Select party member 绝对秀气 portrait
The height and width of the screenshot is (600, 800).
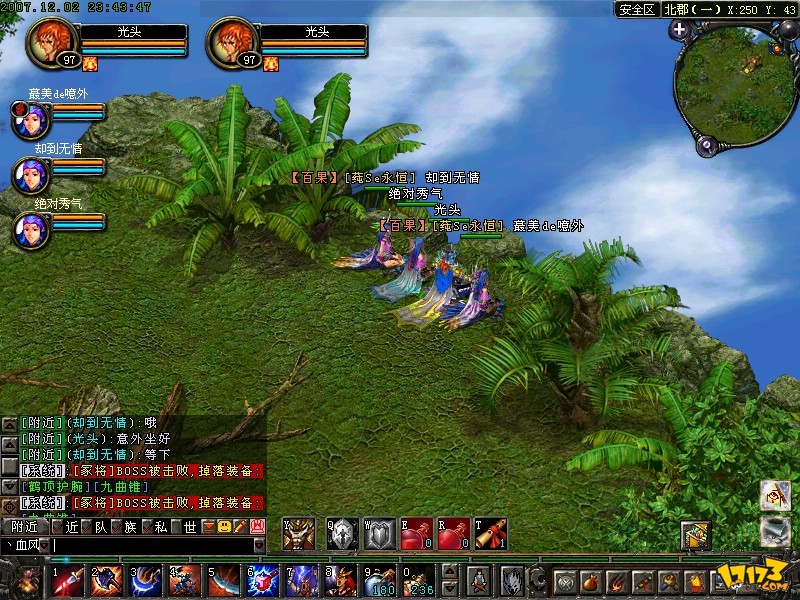28,229
